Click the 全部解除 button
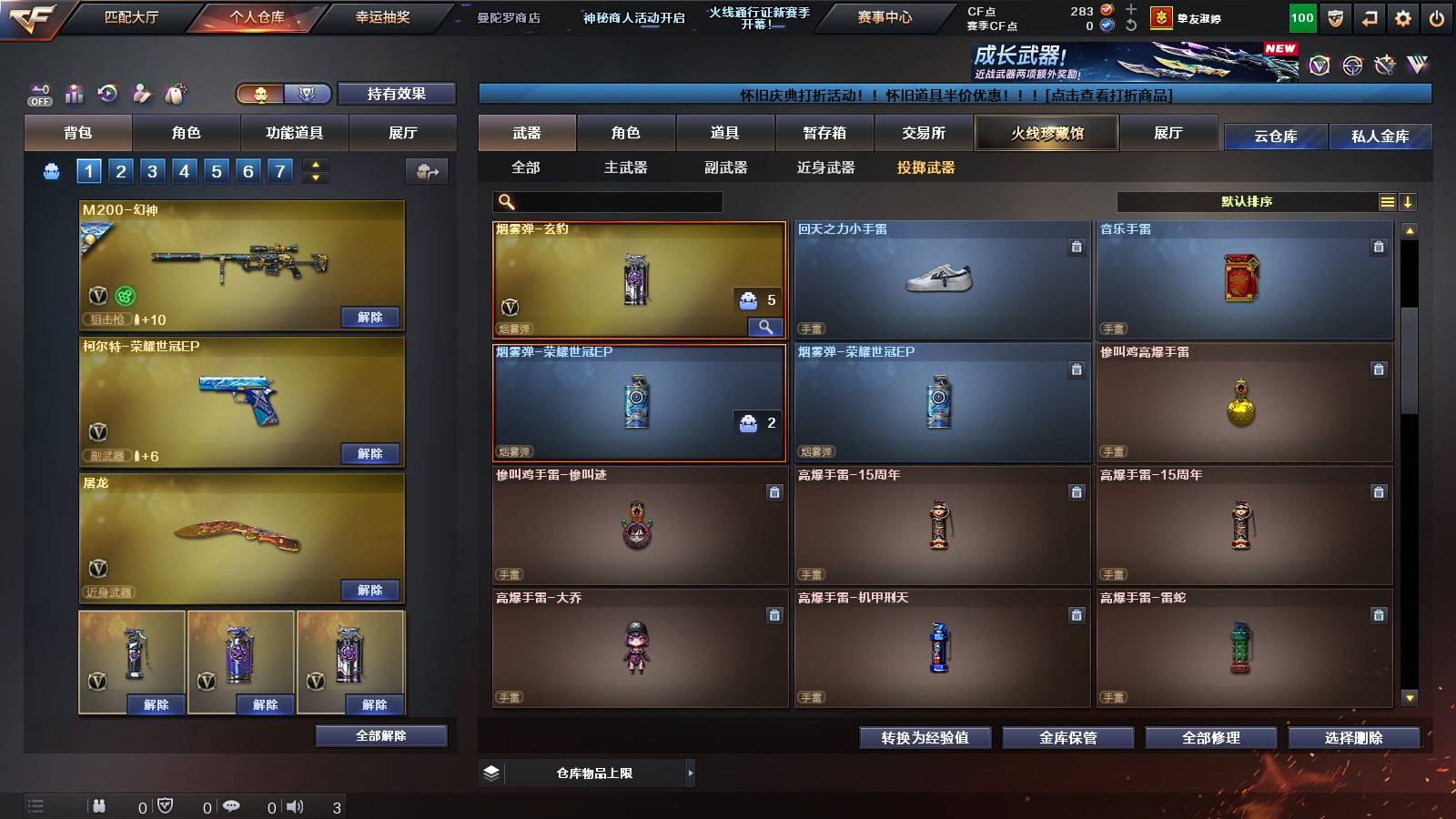Viewport: 1456px width, 819px height. 380,735
